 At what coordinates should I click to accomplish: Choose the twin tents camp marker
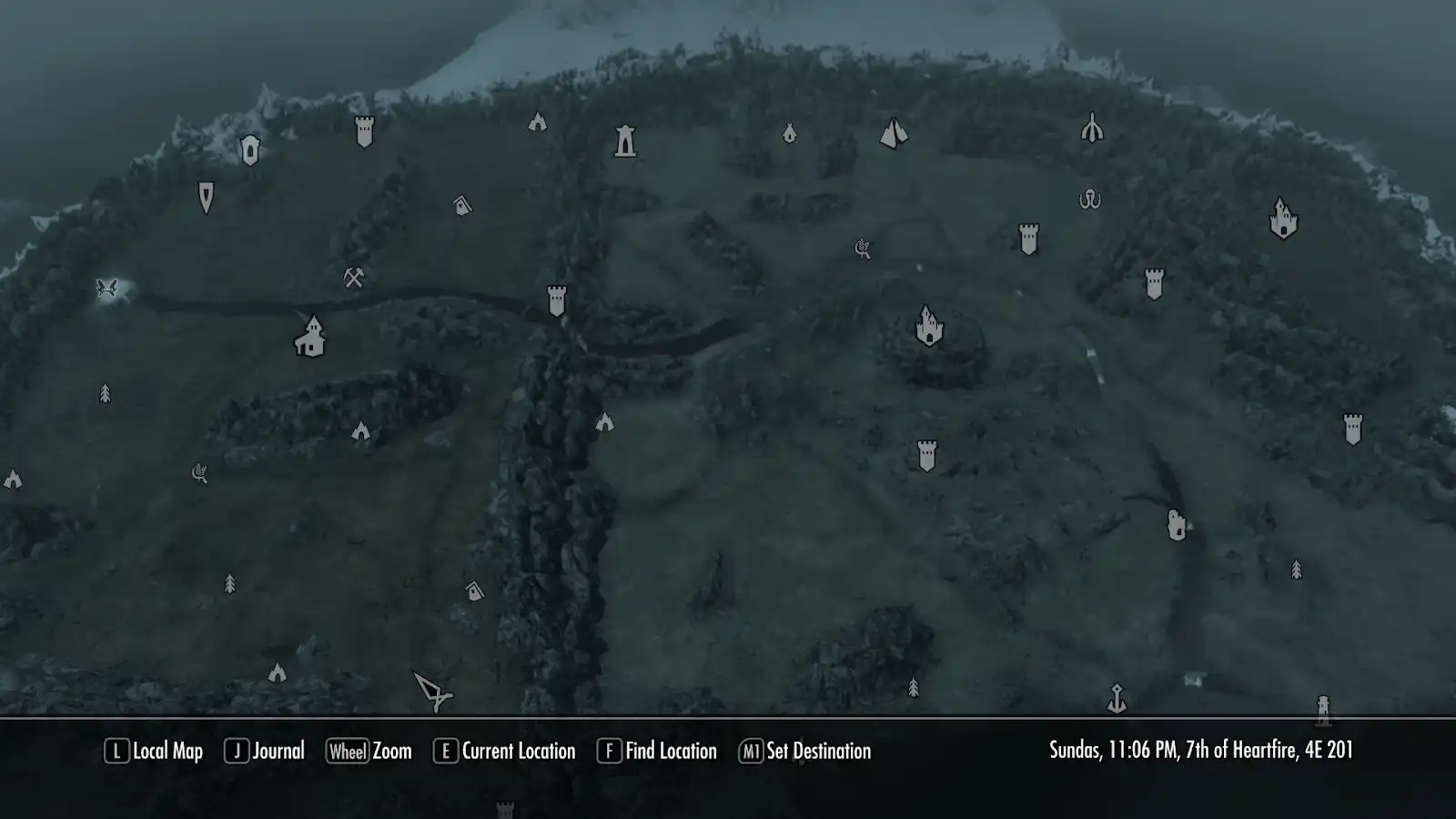894,134
